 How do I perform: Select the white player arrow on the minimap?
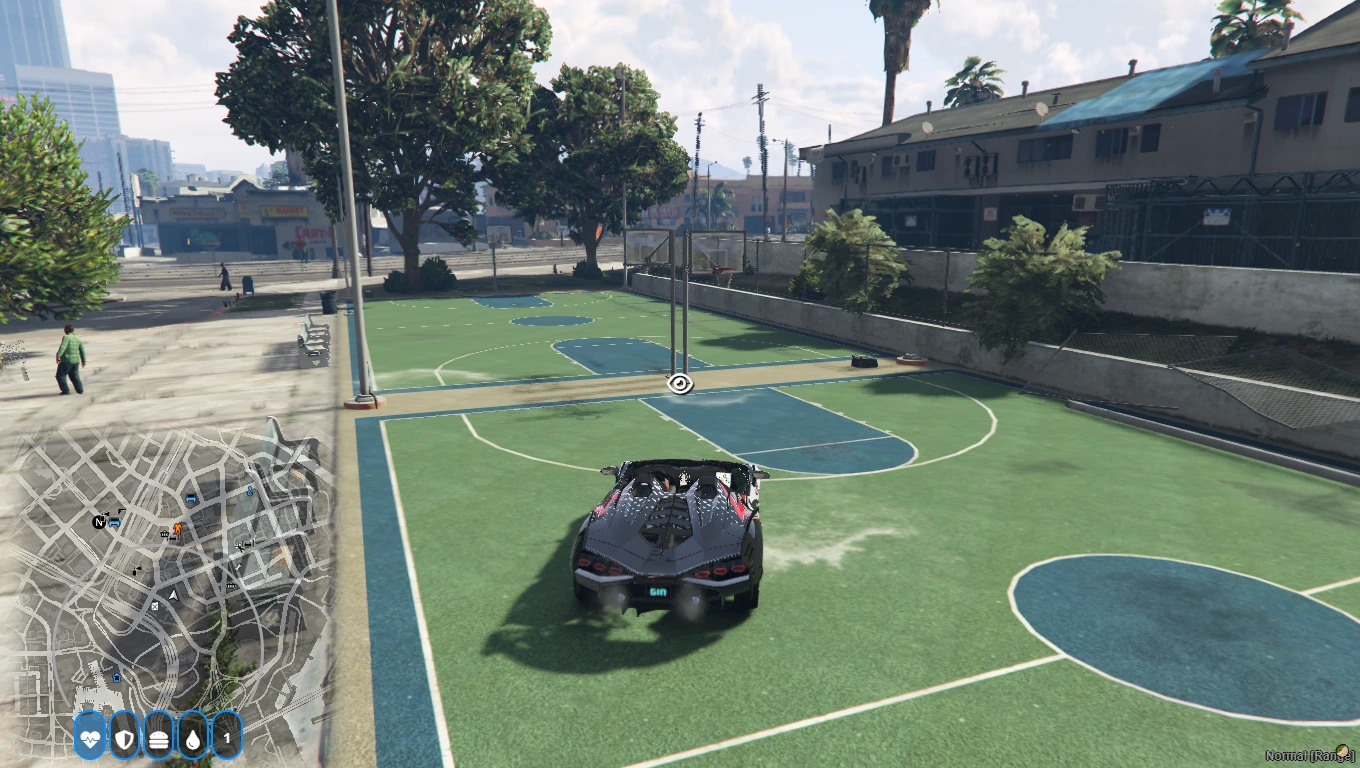tap(173, 594)
